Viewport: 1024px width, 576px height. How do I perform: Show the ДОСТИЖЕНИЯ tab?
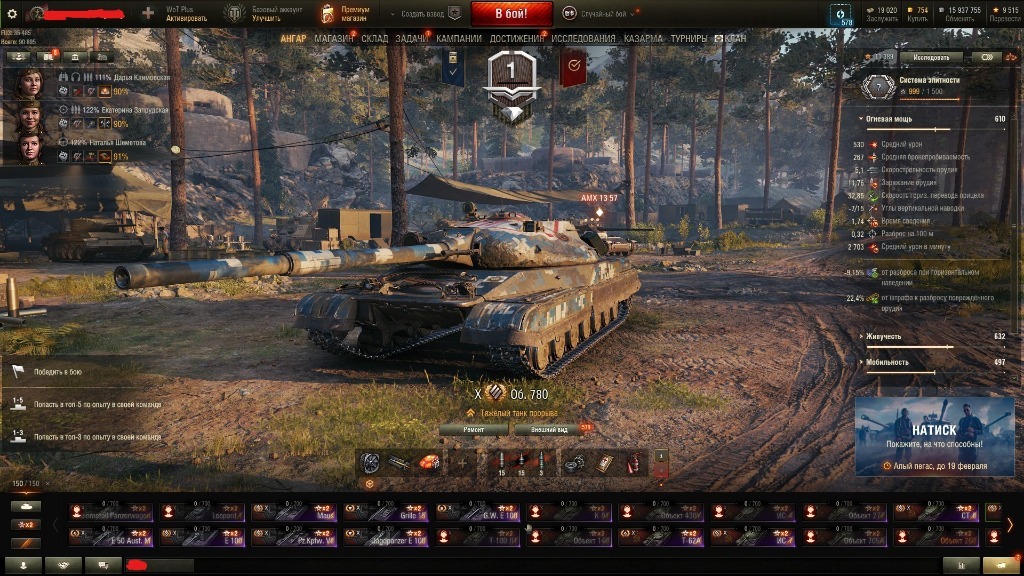click(x=516, y=39)
